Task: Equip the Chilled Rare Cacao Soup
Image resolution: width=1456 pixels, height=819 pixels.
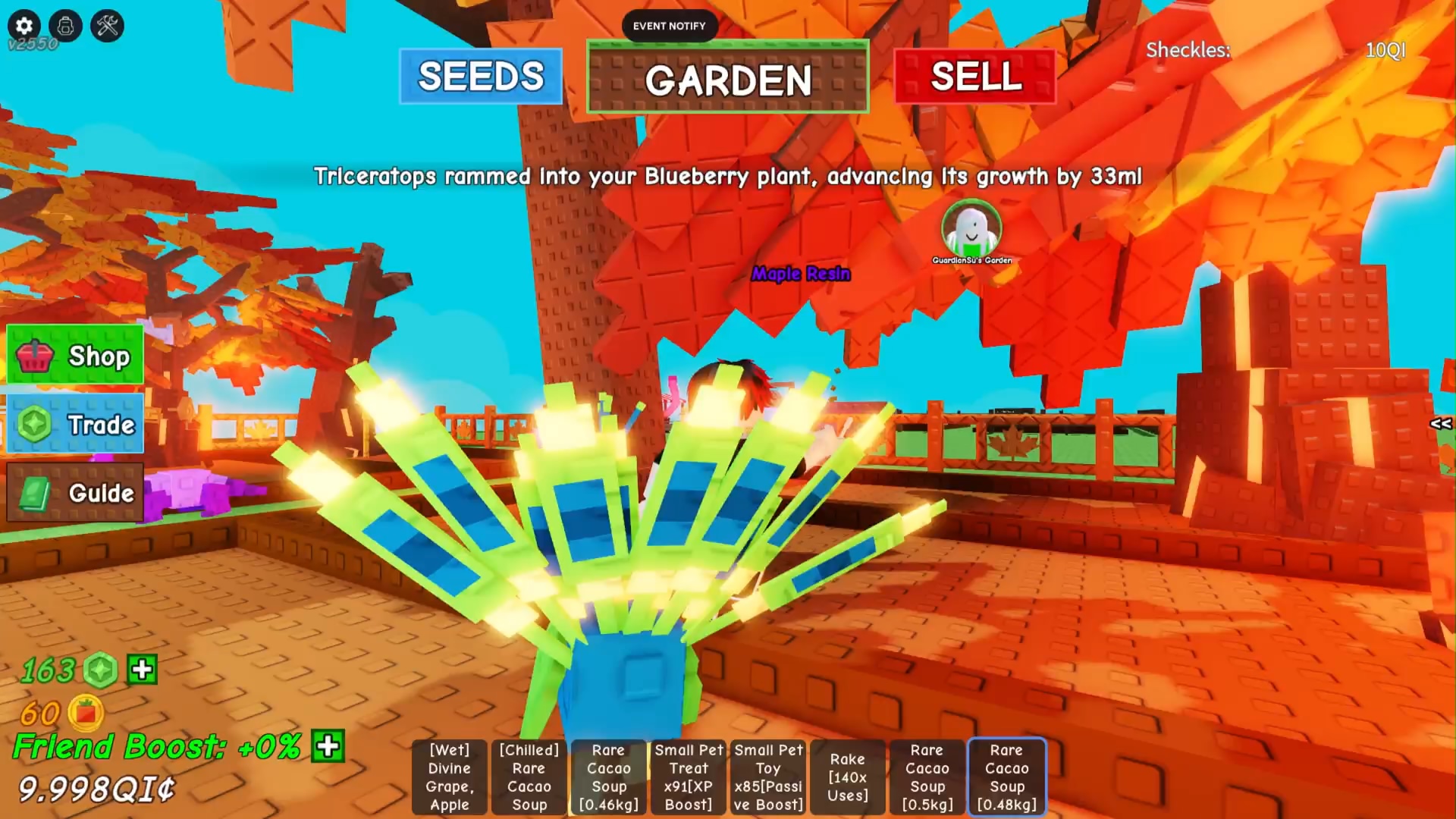Action: 529,777
